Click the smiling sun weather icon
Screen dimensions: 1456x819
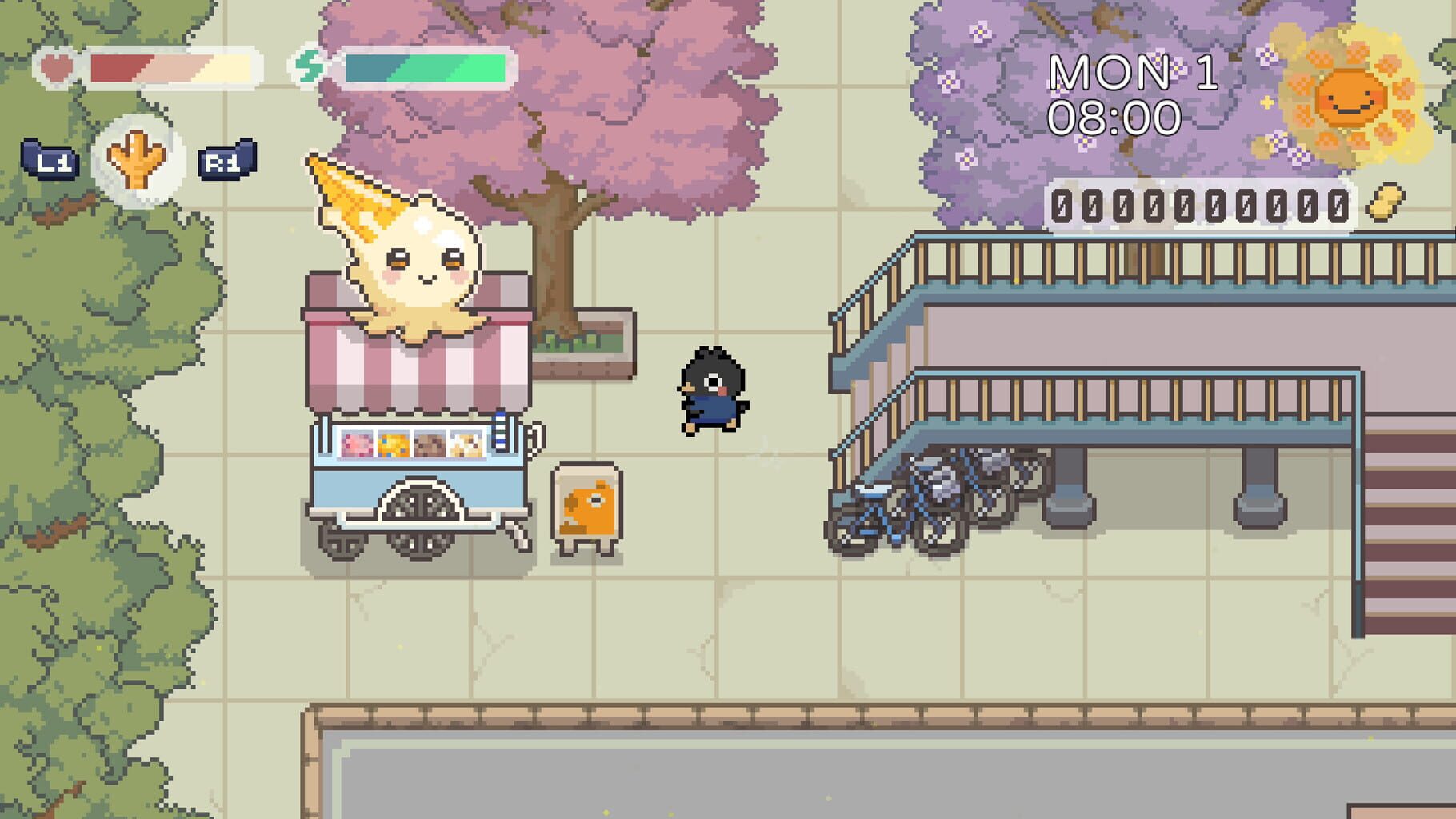[1350, 96]
